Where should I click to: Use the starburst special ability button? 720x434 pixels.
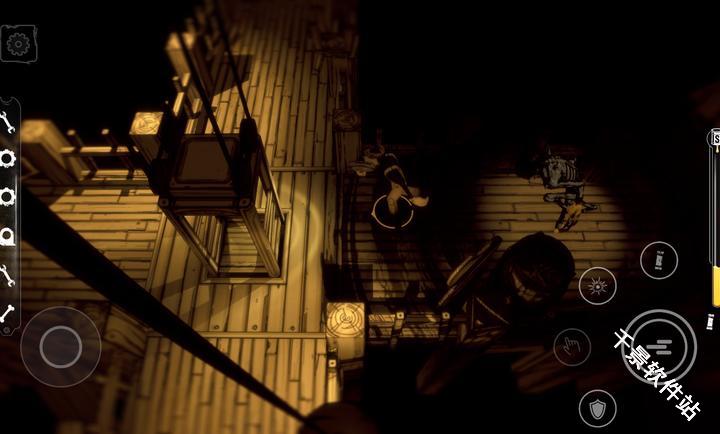[598, 286]
